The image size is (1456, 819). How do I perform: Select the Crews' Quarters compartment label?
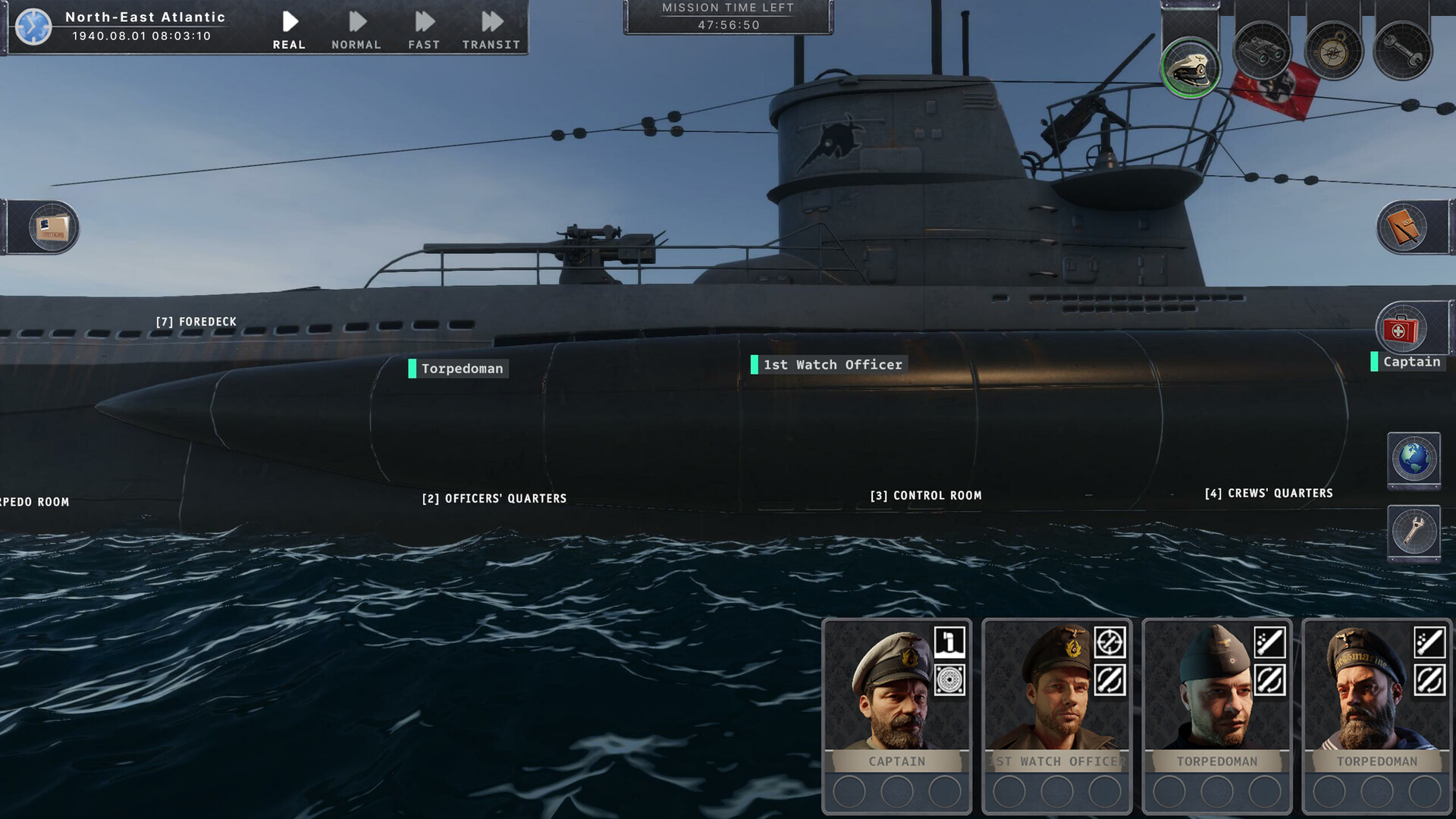pyautogui.click(x=1268, y=493)
